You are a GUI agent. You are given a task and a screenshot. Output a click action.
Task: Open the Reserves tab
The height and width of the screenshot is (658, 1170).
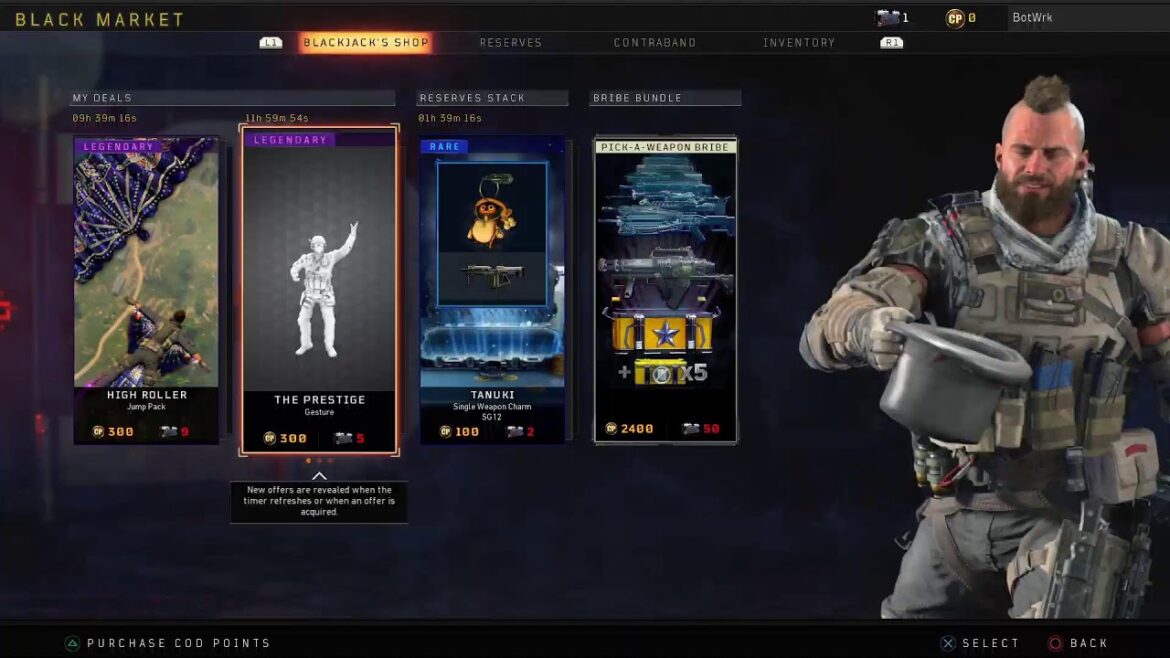[510, 43]
